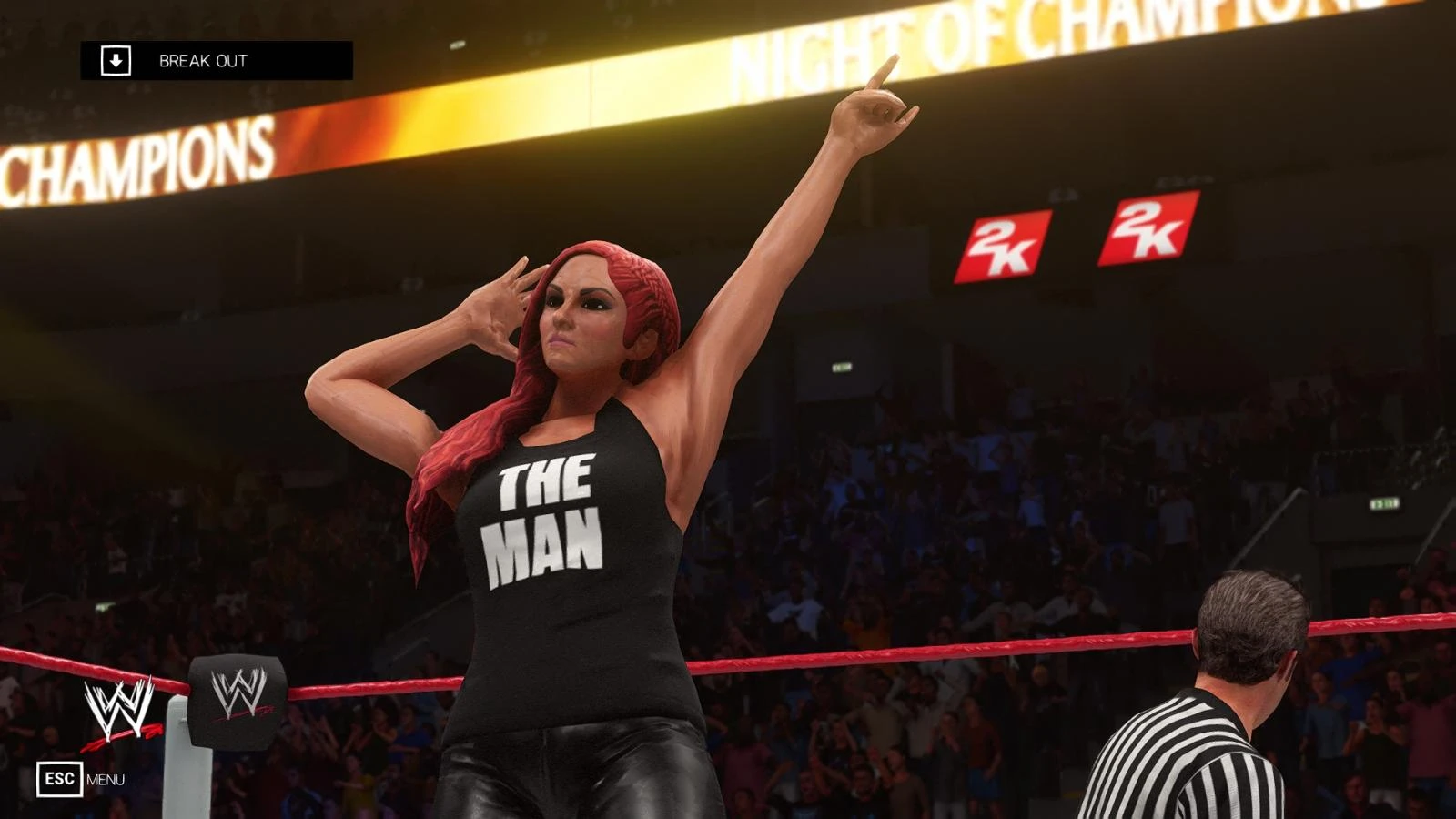
Task: Click the scratch-style W in the WWE watermark
Action: point(119,708)
